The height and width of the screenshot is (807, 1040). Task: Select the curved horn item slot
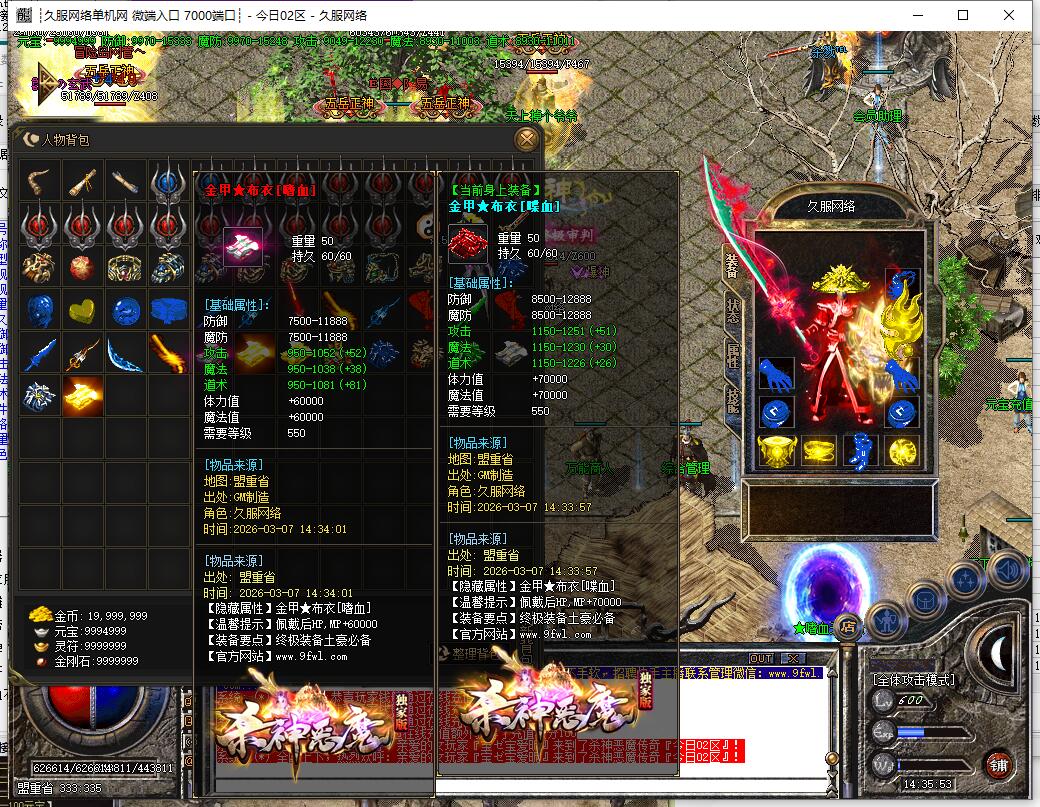point(40,182)
